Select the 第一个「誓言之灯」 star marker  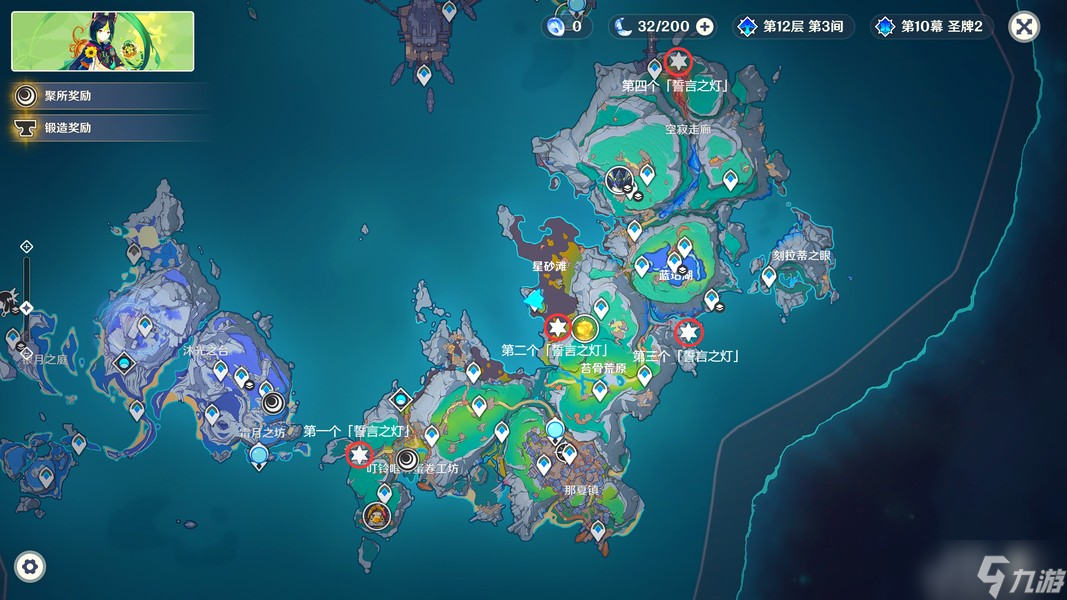click(359, 455)
